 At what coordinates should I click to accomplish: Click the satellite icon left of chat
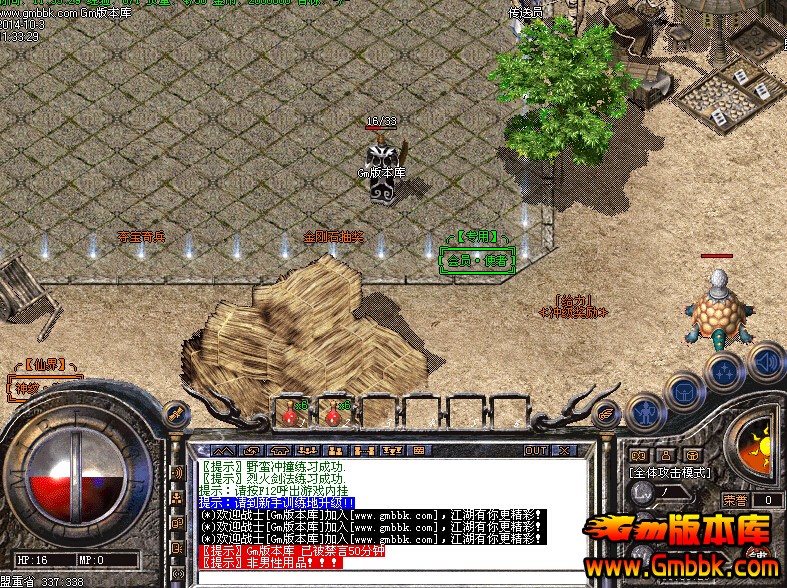174,412
